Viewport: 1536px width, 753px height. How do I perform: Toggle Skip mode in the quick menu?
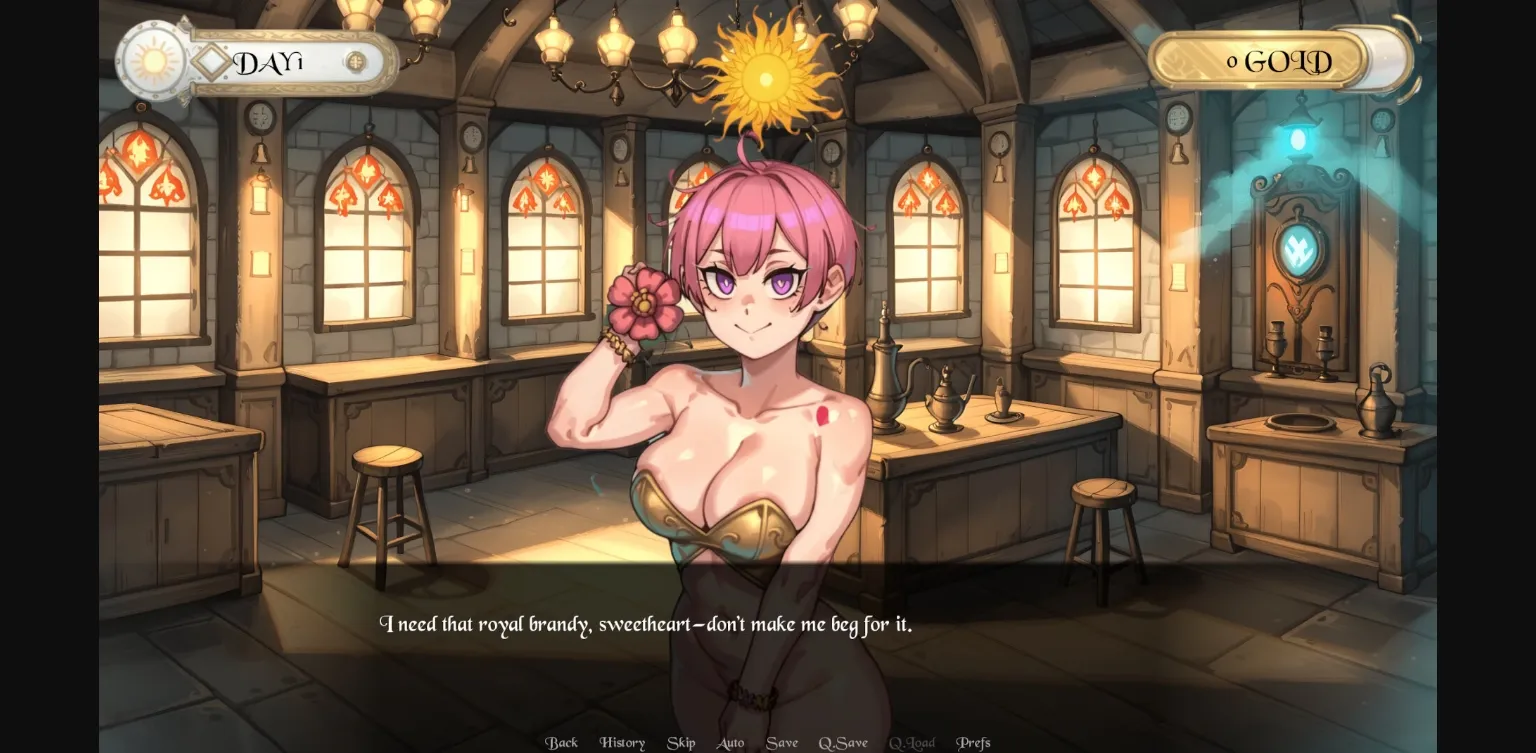pos(681,742)
